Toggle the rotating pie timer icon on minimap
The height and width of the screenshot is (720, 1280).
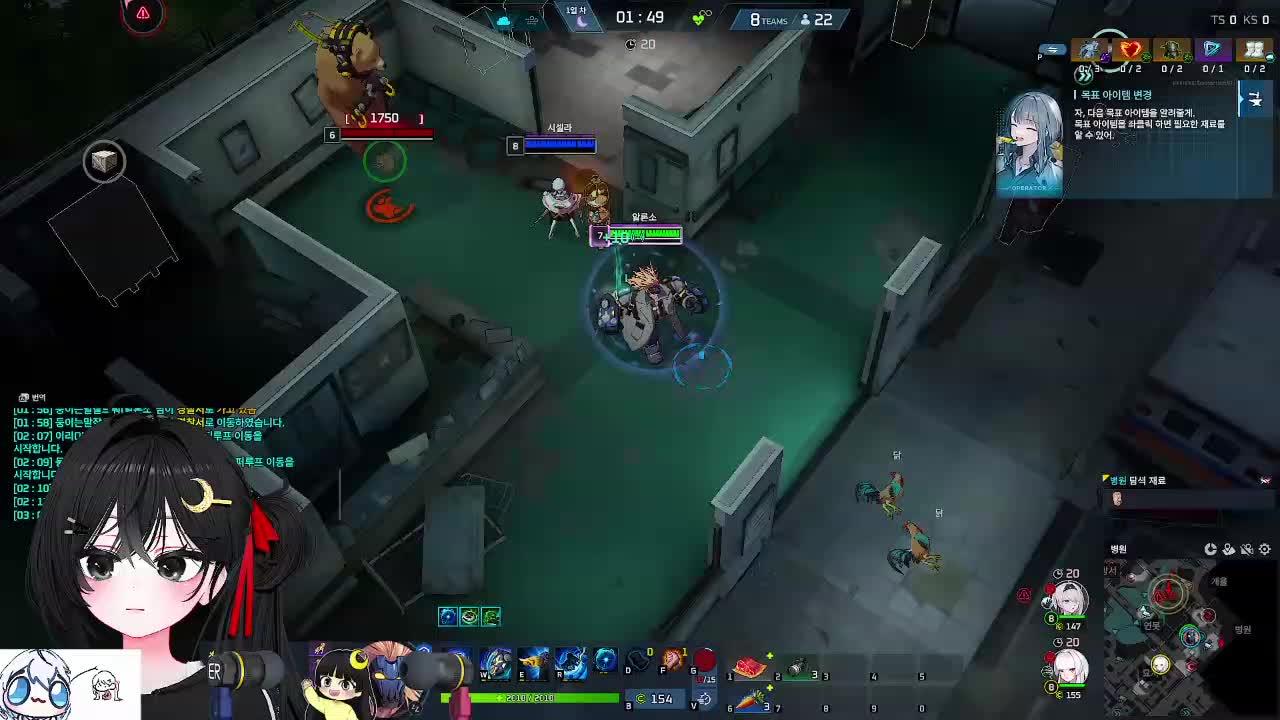(1210, 549)
